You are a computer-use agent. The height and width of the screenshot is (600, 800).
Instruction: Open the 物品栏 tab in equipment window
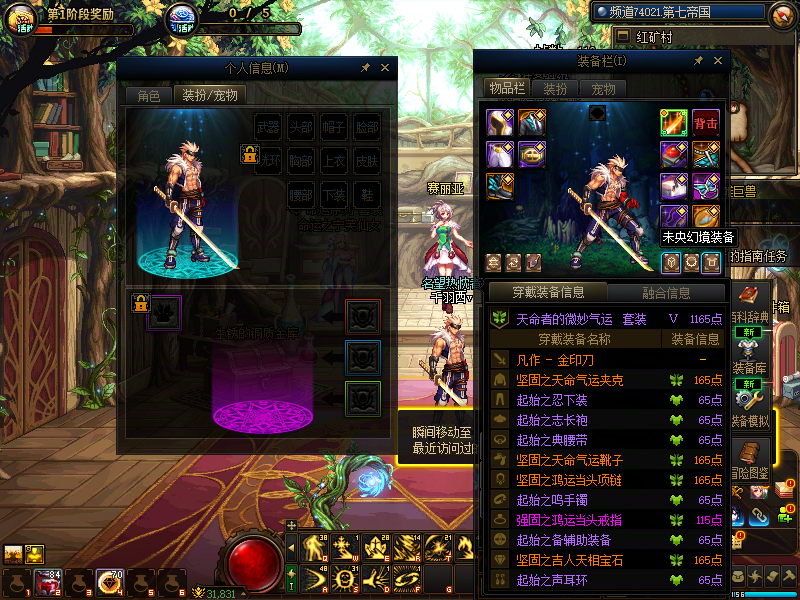[507, 88]
